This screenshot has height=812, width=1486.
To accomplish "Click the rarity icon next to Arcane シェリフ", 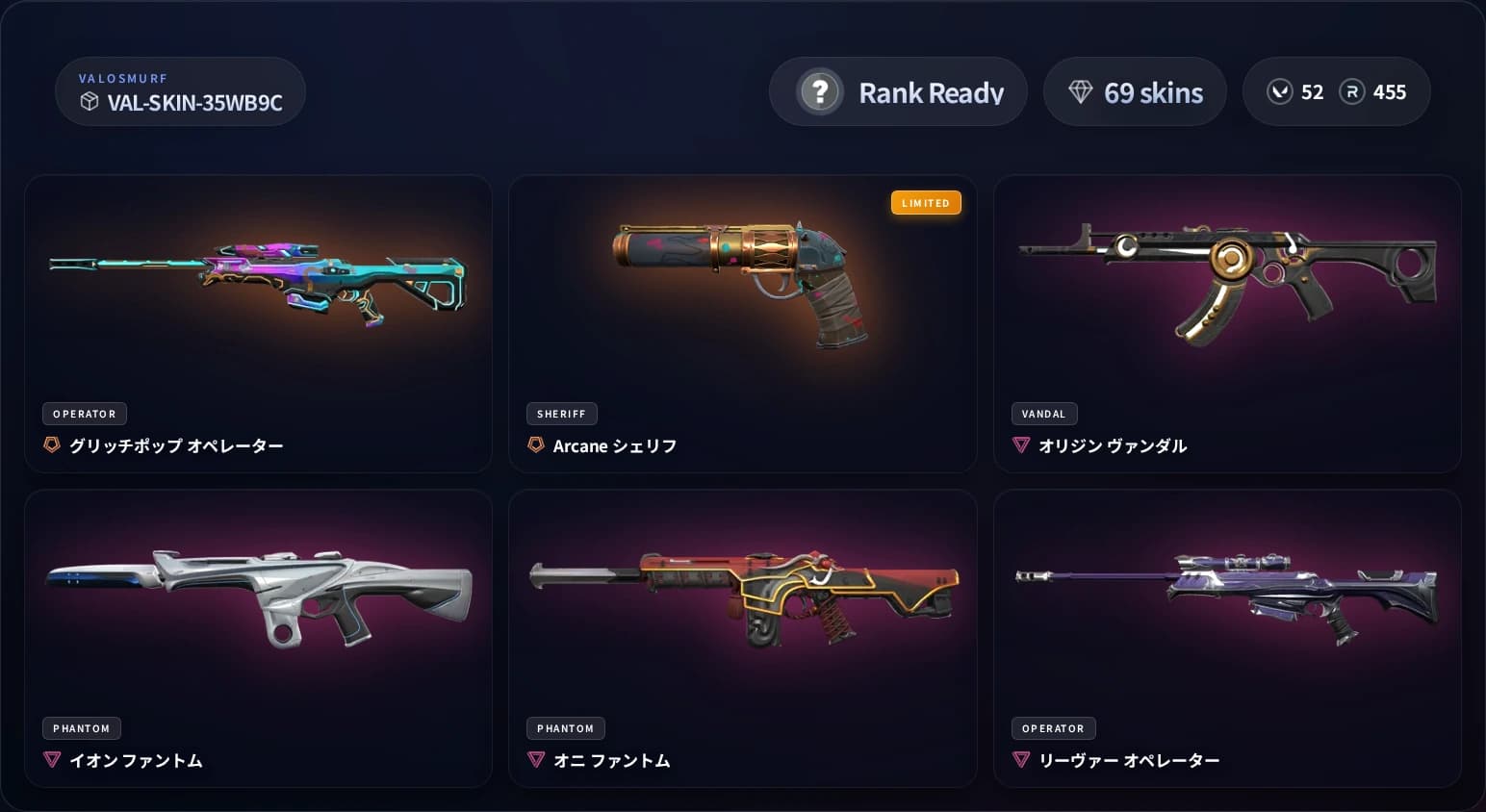I will (535, 445).
